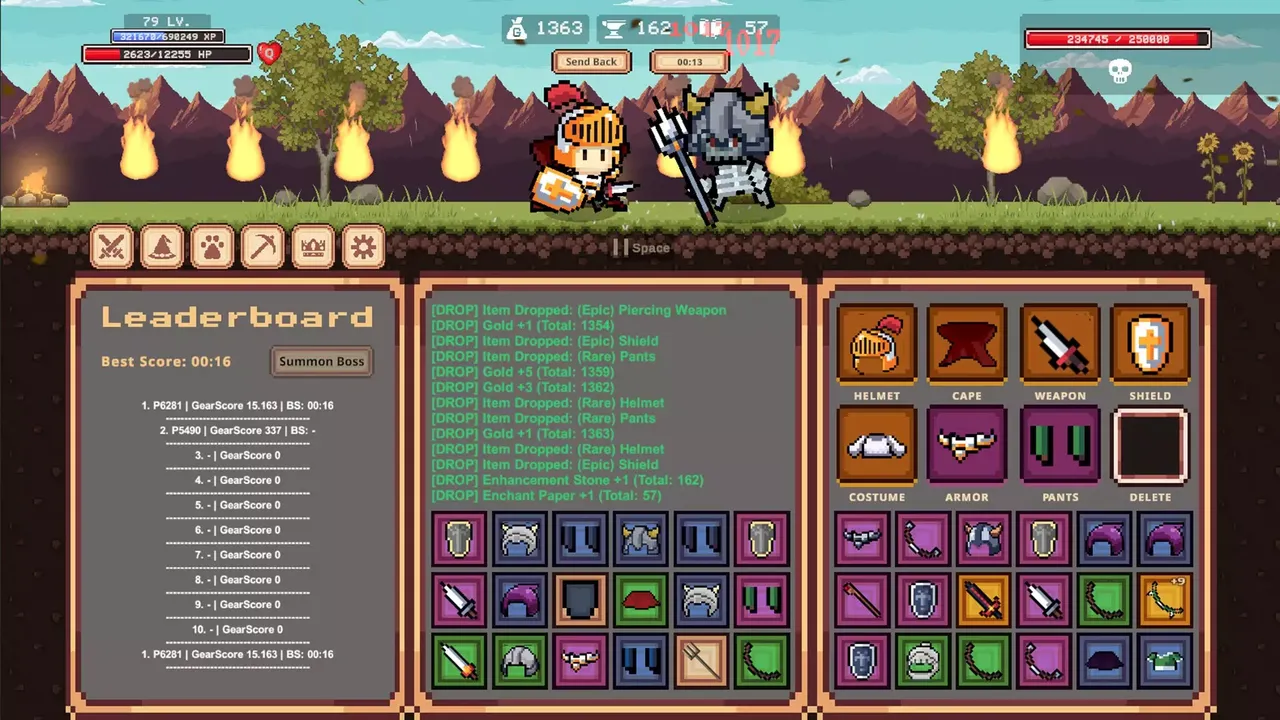The height and width of the screenshot is (720, 1280).
Task: Select the Shield equipment slot
Action: (1149, 345)
